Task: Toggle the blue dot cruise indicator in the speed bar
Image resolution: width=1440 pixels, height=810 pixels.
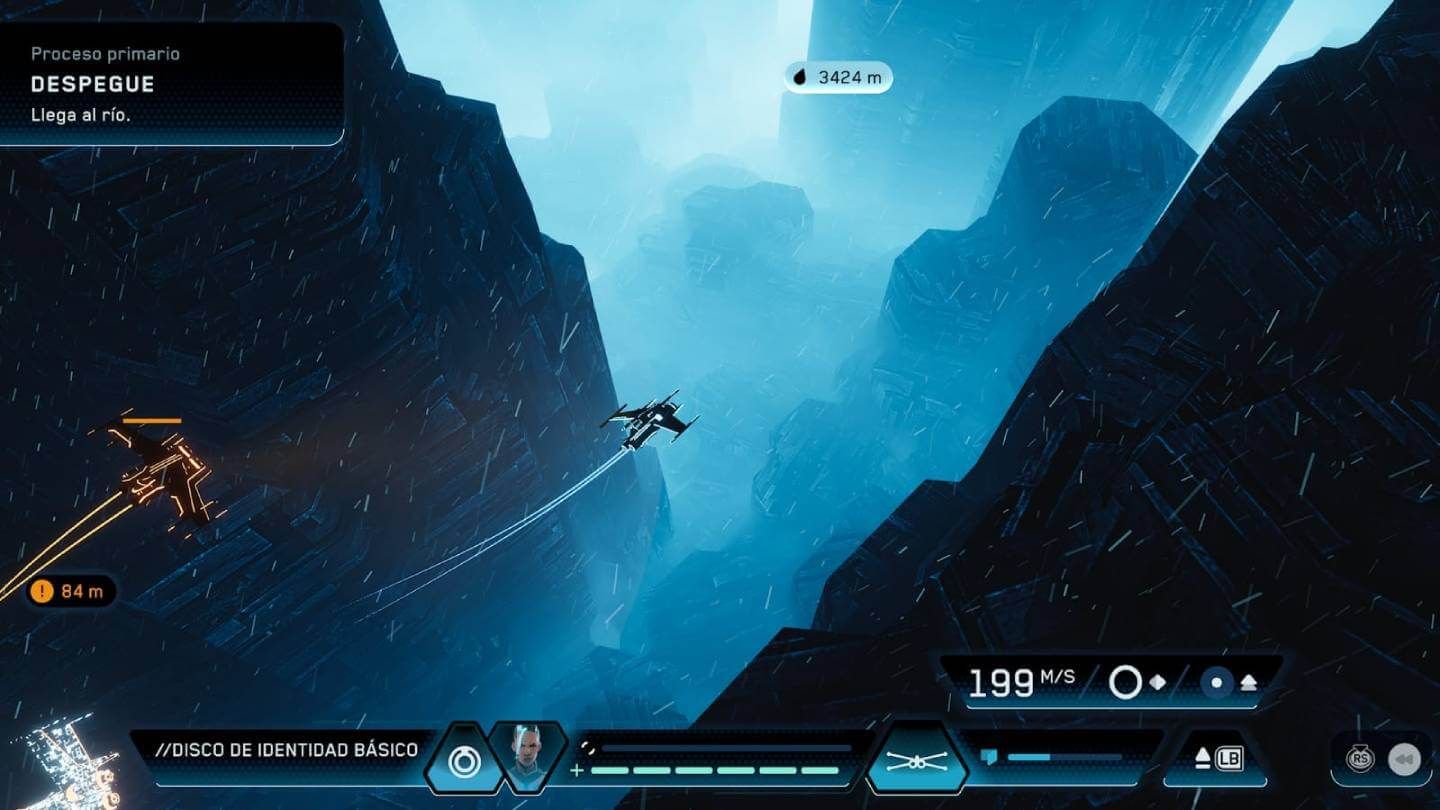Action: pos(1216,683)
